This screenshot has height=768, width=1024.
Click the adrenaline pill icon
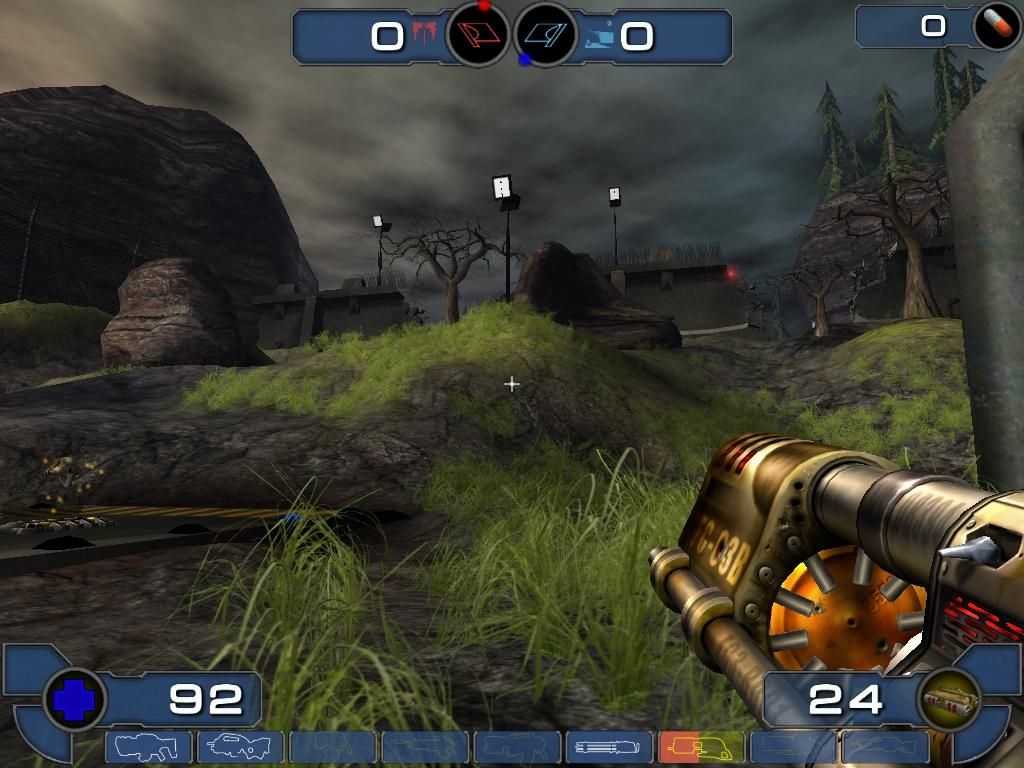tap(997, 27)
